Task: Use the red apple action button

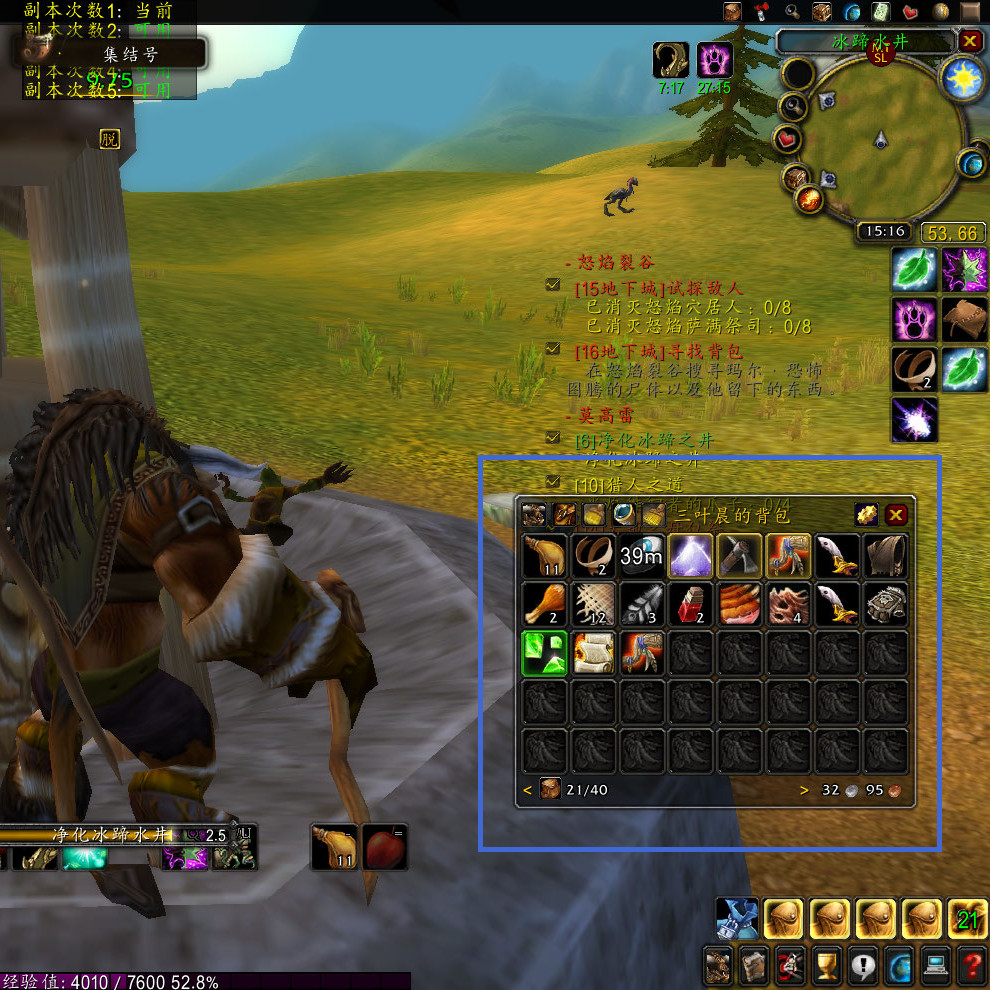Action: pos(385,846)
